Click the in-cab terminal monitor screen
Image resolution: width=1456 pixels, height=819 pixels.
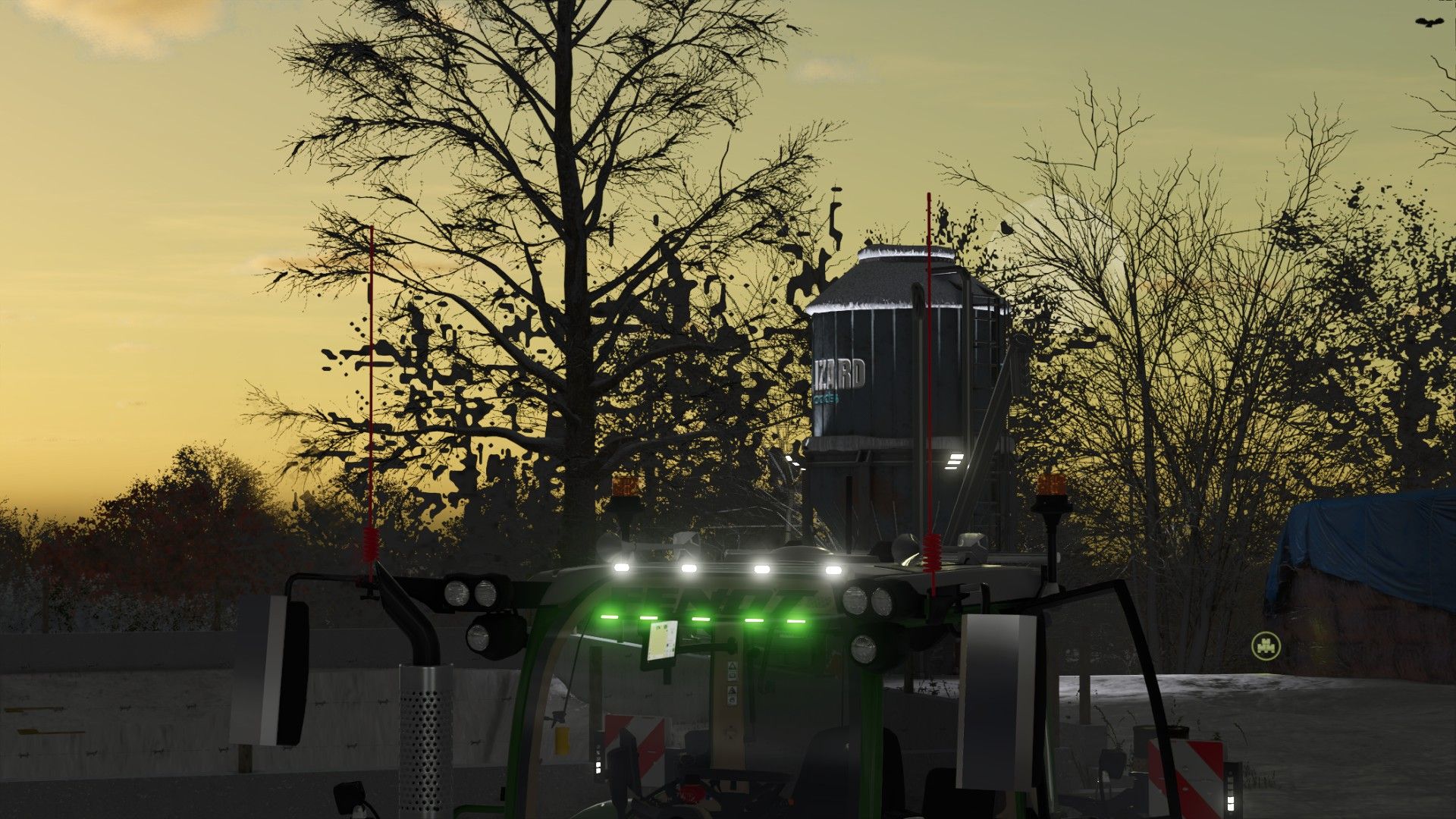[664, 642]
